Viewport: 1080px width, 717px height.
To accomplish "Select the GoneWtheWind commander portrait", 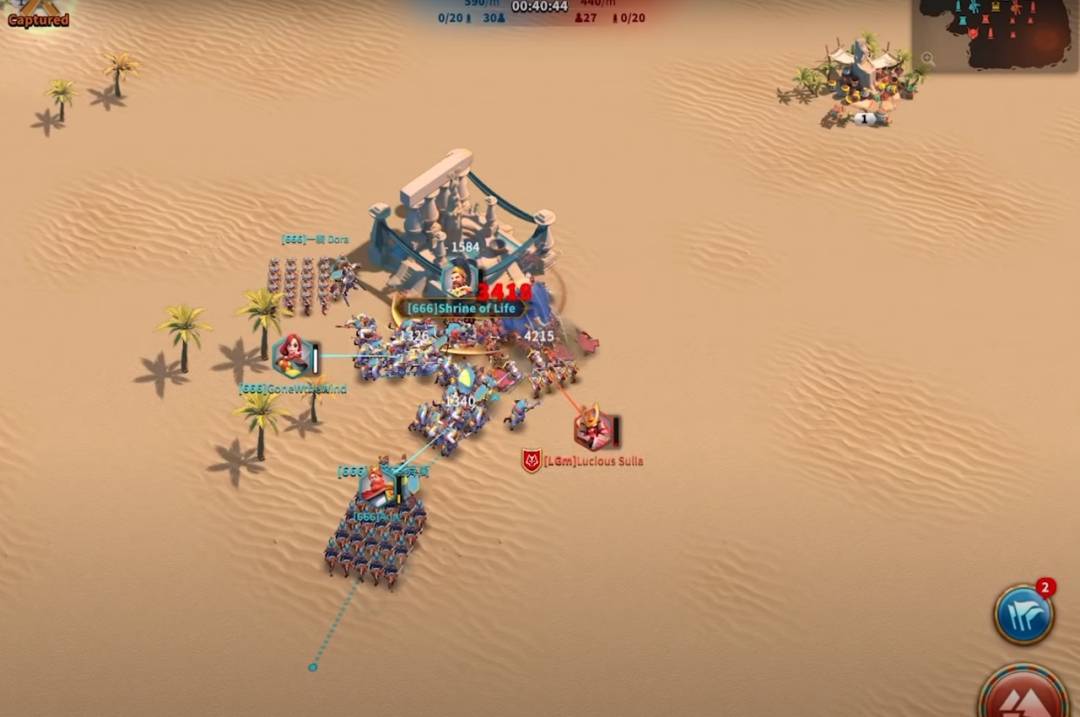I will 291,356.
